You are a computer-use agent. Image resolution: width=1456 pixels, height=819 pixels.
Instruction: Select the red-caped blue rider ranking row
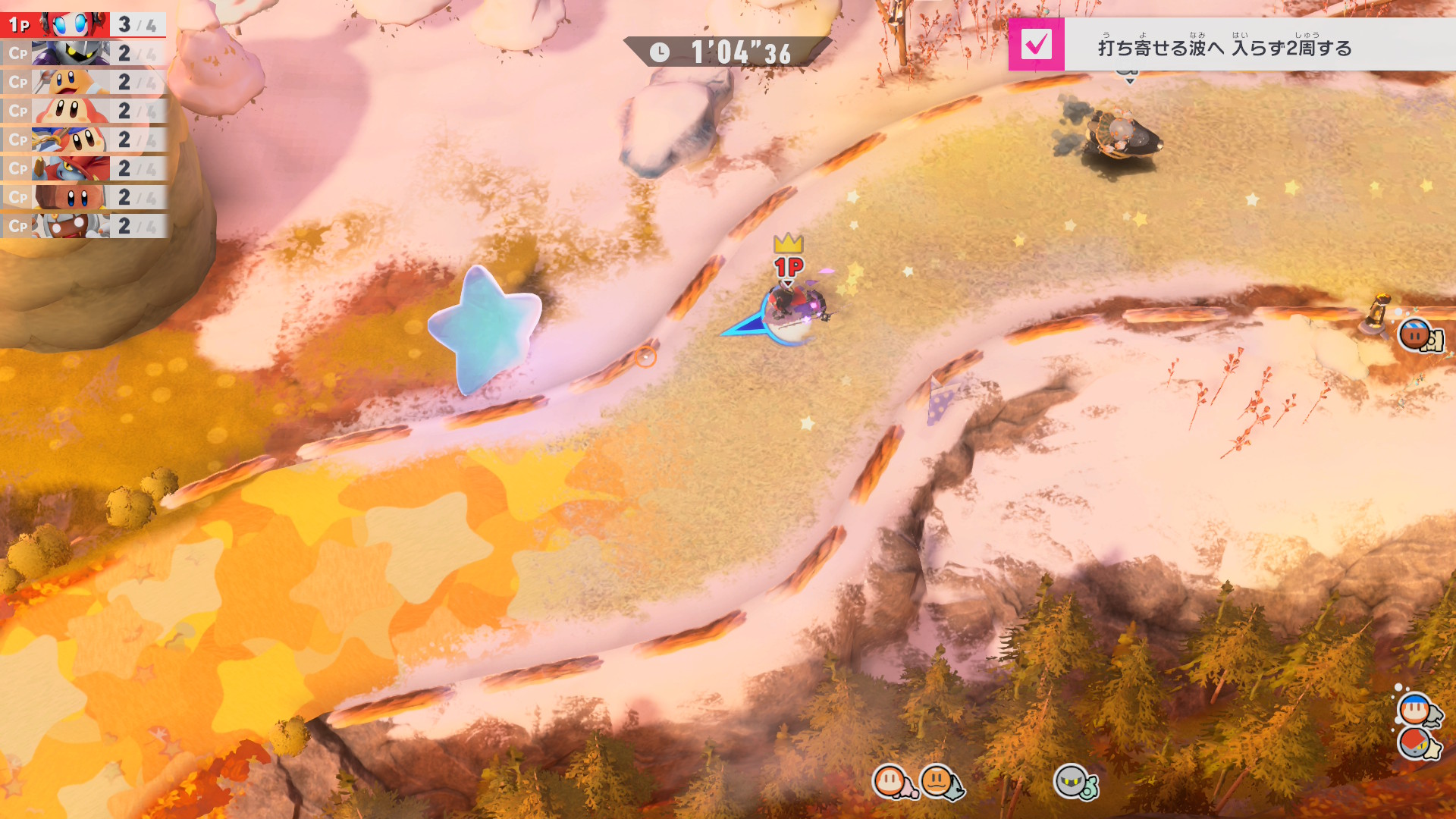point(83,168)
